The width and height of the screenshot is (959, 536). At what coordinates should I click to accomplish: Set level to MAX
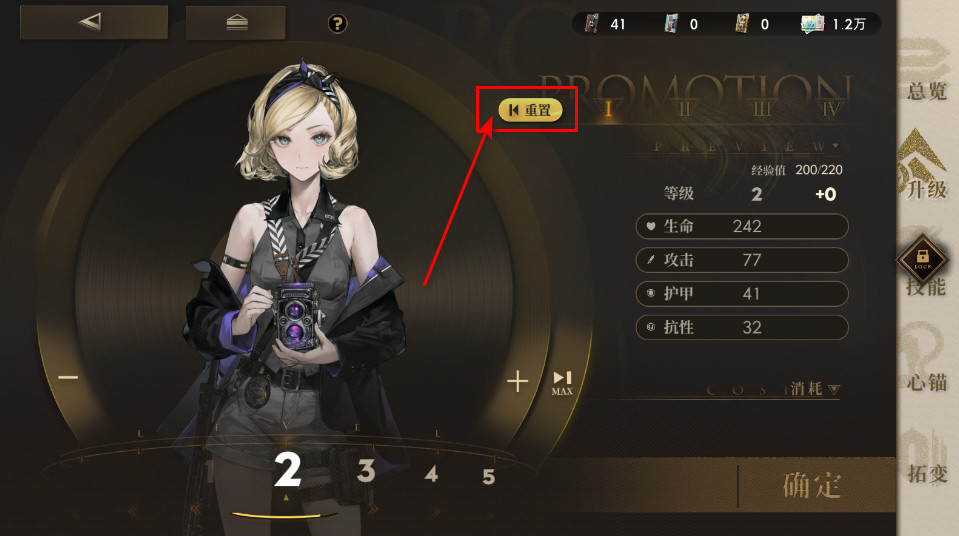tap(562, 381)
